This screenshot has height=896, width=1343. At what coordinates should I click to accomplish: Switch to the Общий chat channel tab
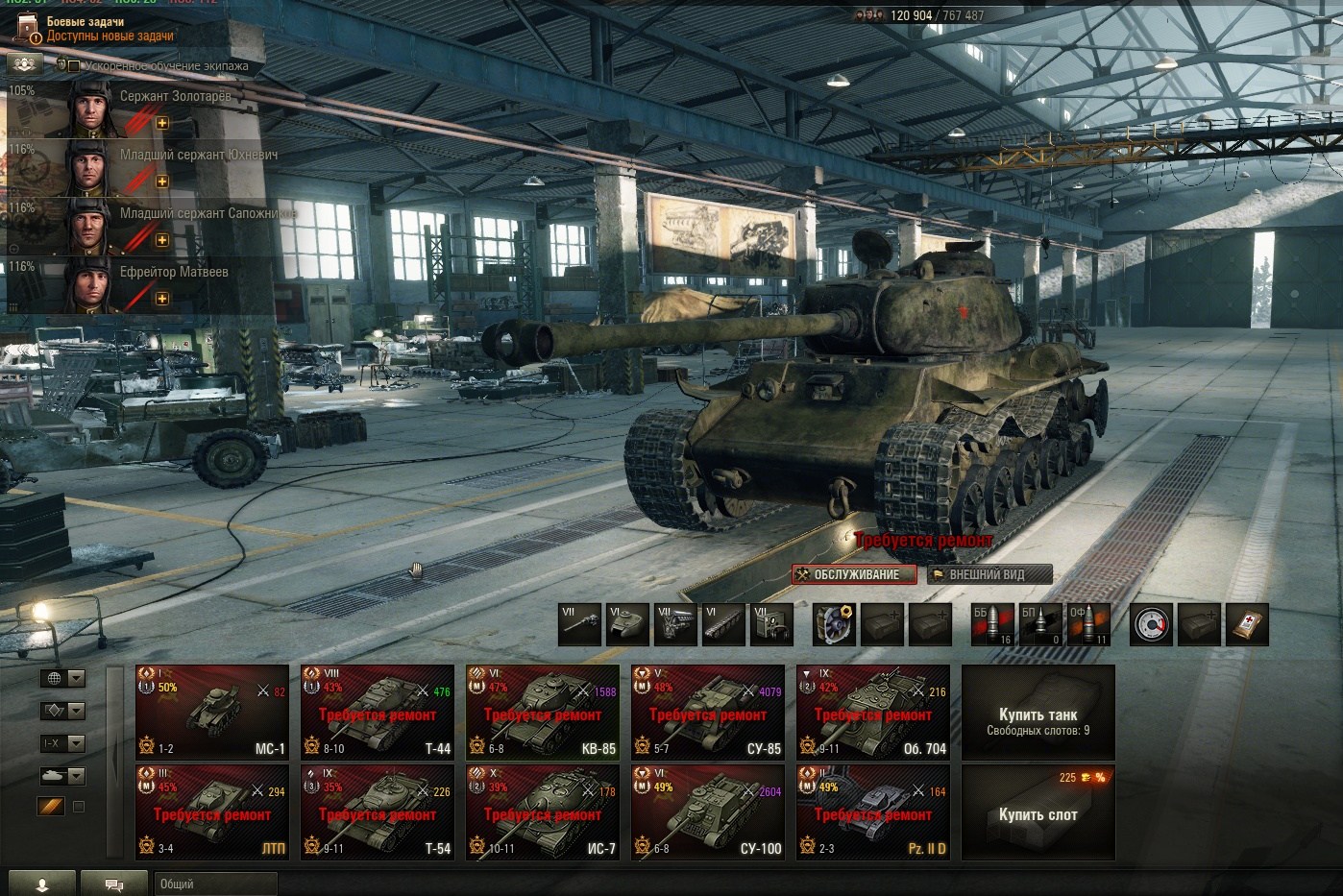click(x=214, y=884)
